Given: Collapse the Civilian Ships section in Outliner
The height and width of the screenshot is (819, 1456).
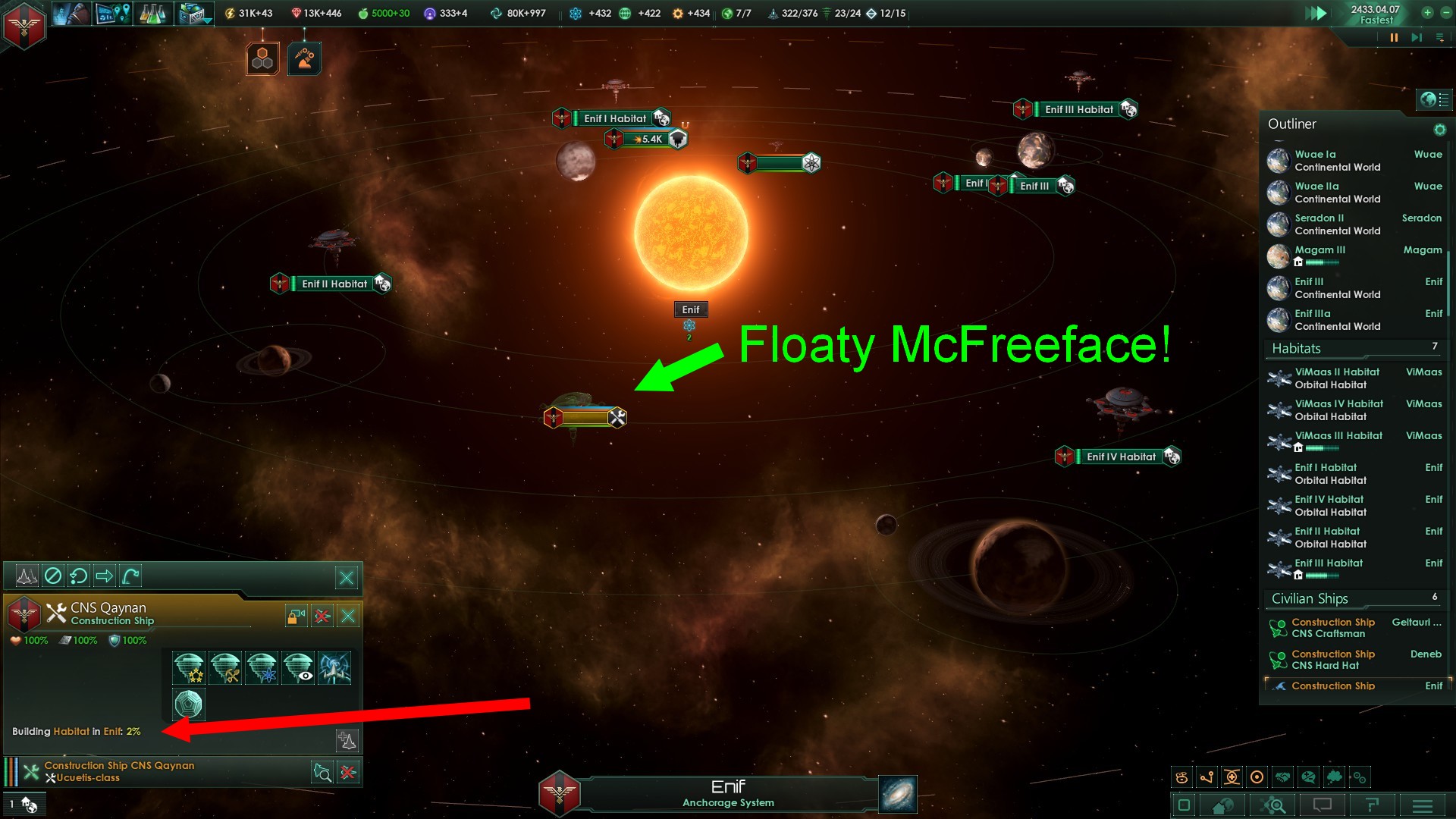Looking at the screenshot, I should pyautogui.click(x=1310, y=599).
